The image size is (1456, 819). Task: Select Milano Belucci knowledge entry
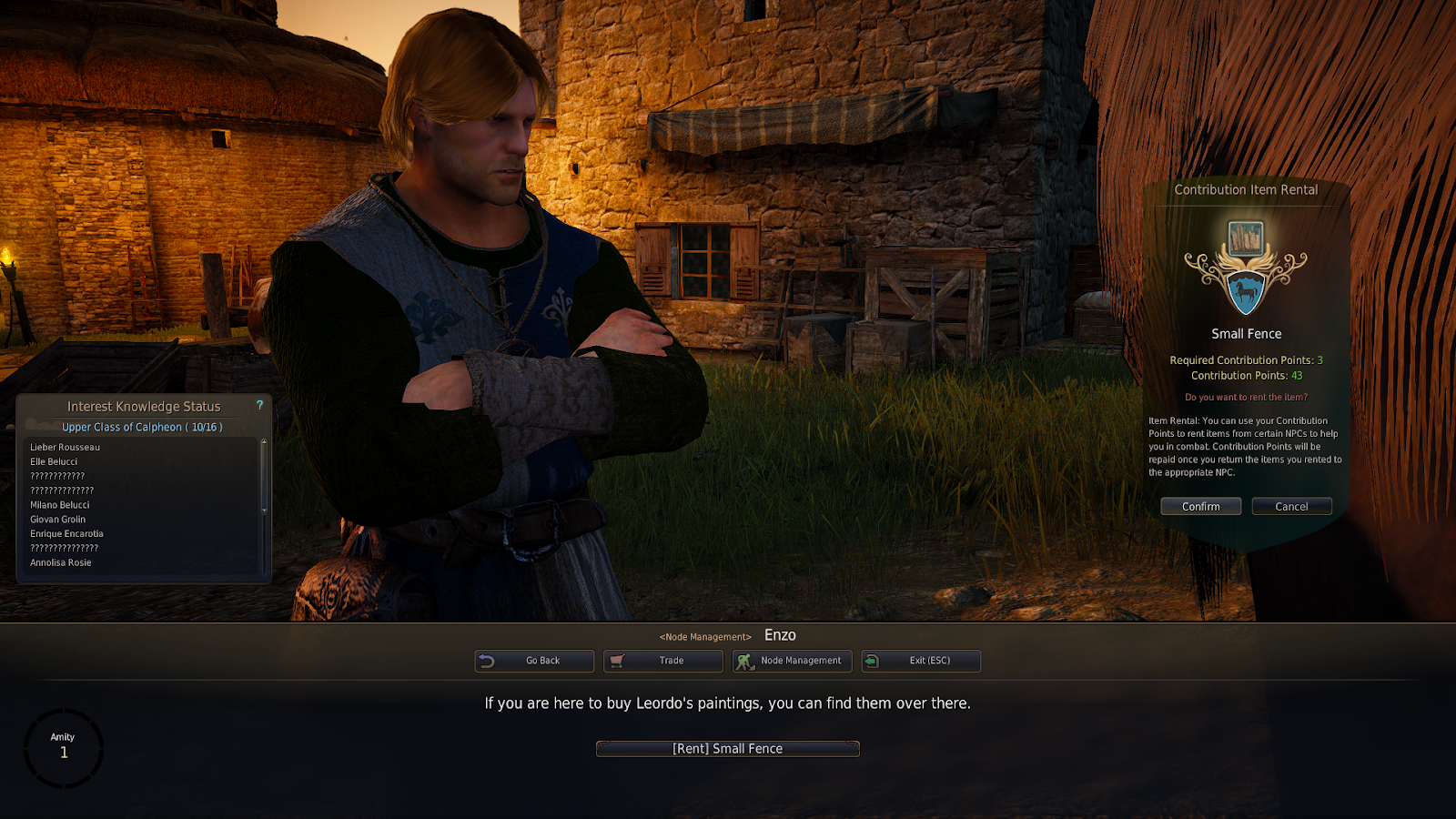tap(60, 505)
